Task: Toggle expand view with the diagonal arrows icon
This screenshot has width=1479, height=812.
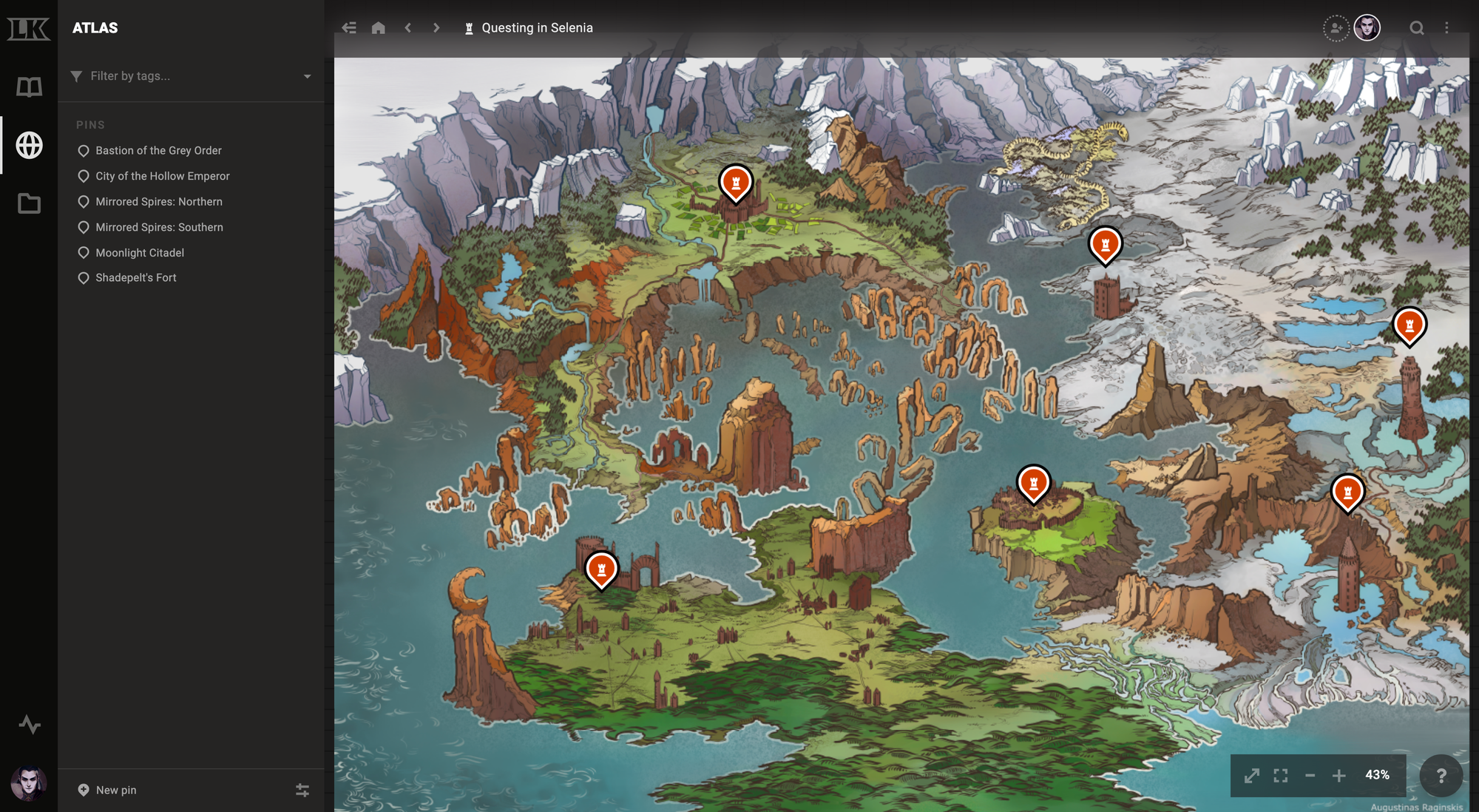Action: click(1251, 776)
